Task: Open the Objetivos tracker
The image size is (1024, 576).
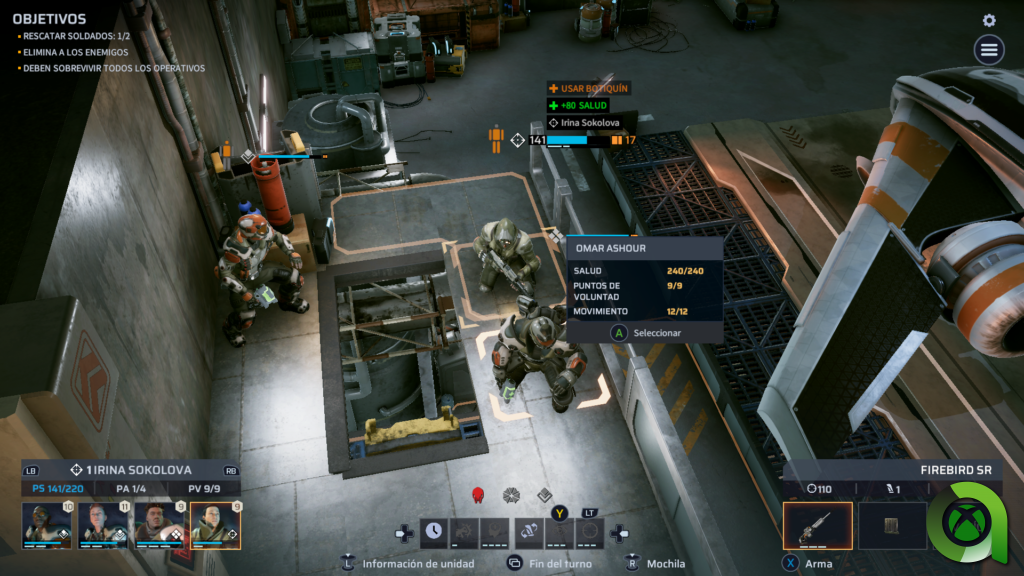Action: 49,19
